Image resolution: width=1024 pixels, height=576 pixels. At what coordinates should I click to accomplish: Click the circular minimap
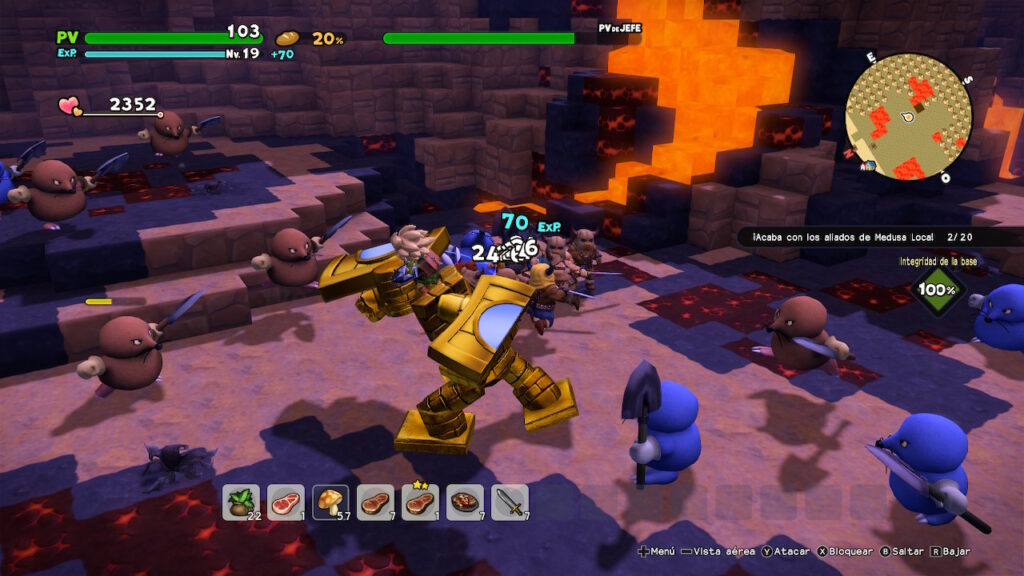pos(908,117)
